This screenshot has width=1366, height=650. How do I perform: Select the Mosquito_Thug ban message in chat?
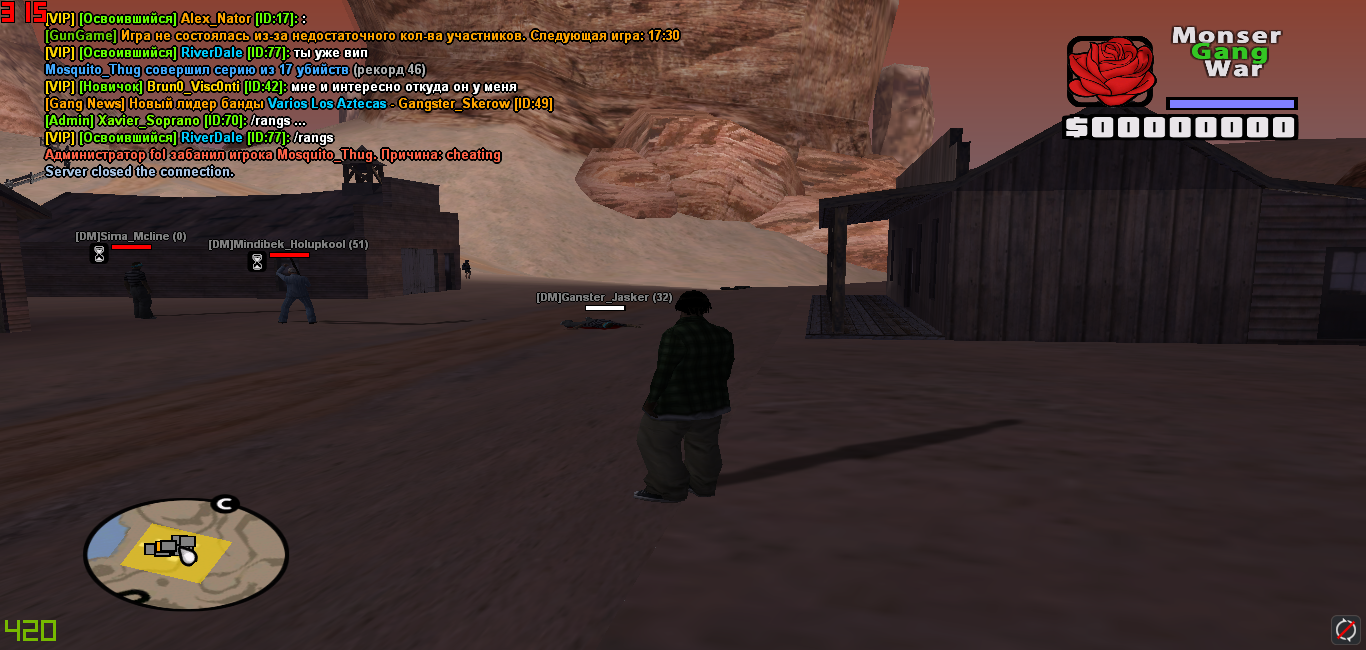coord(272,155)
